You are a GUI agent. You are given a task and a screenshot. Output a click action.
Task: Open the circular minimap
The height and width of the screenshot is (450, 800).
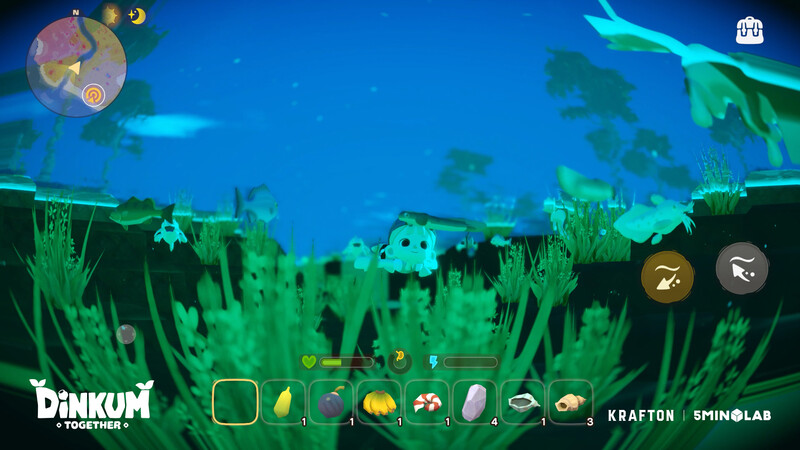pyautogui.click(x=76, y=67)
